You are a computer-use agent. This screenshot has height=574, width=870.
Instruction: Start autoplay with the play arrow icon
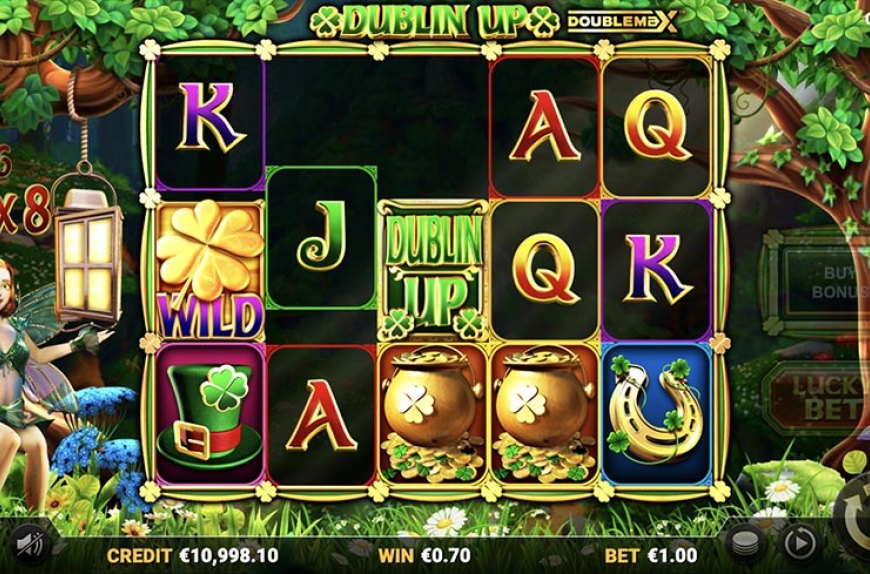click(799, 543)
